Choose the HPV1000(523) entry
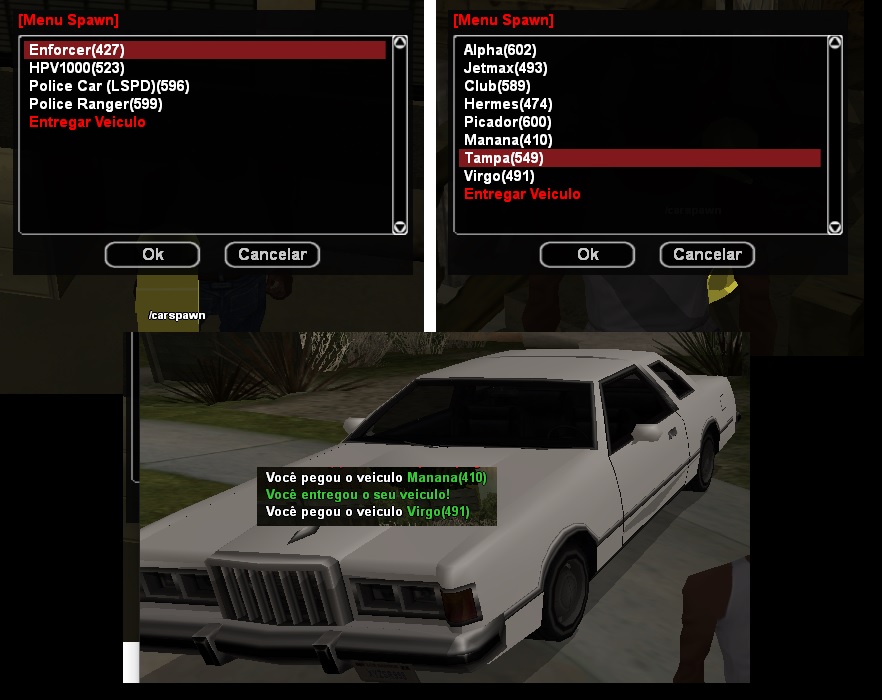 pos(78,68)
